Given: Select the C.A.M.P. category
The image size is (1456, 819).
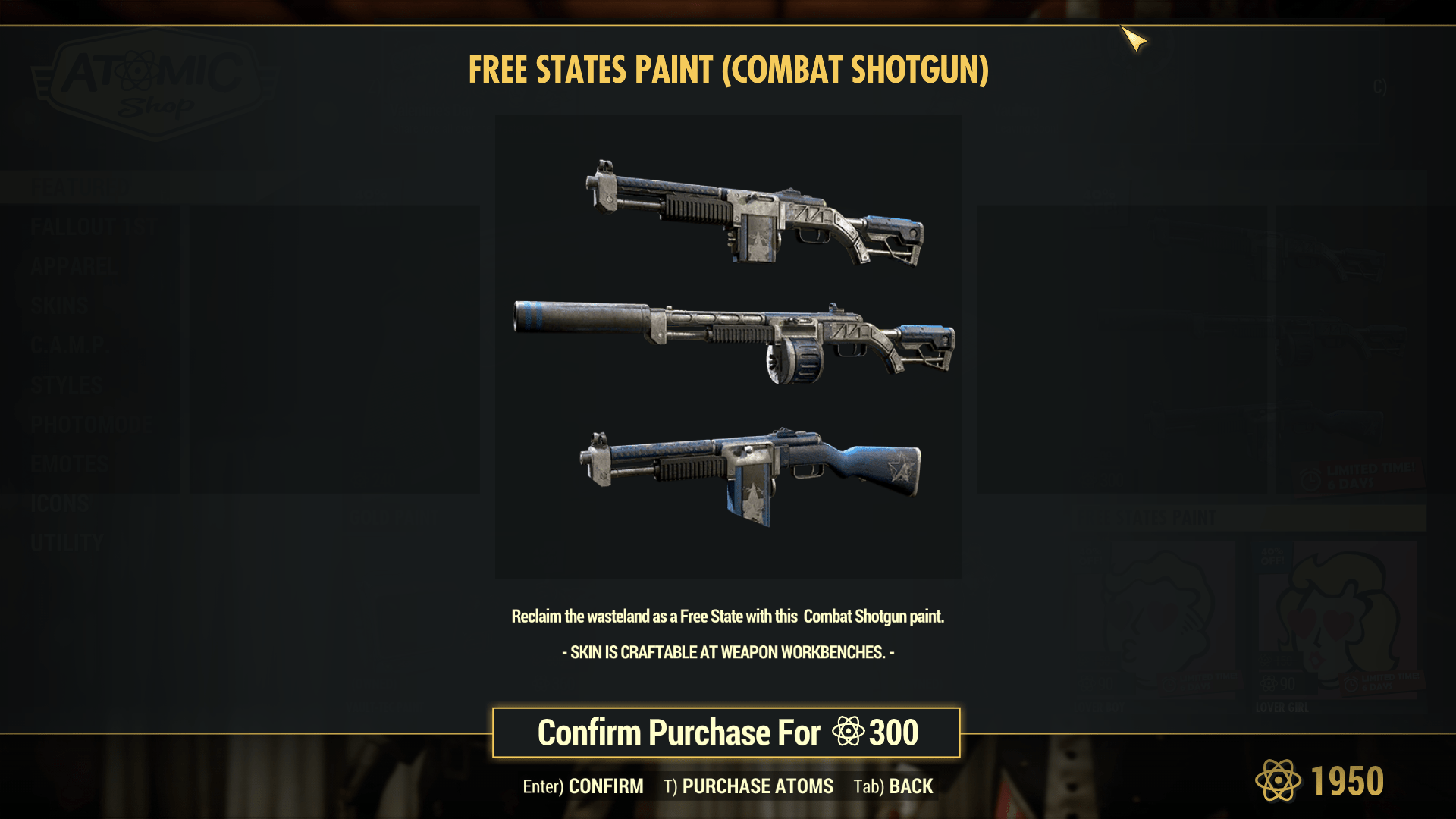Looking at the screenshot, I should click(69, 345).
